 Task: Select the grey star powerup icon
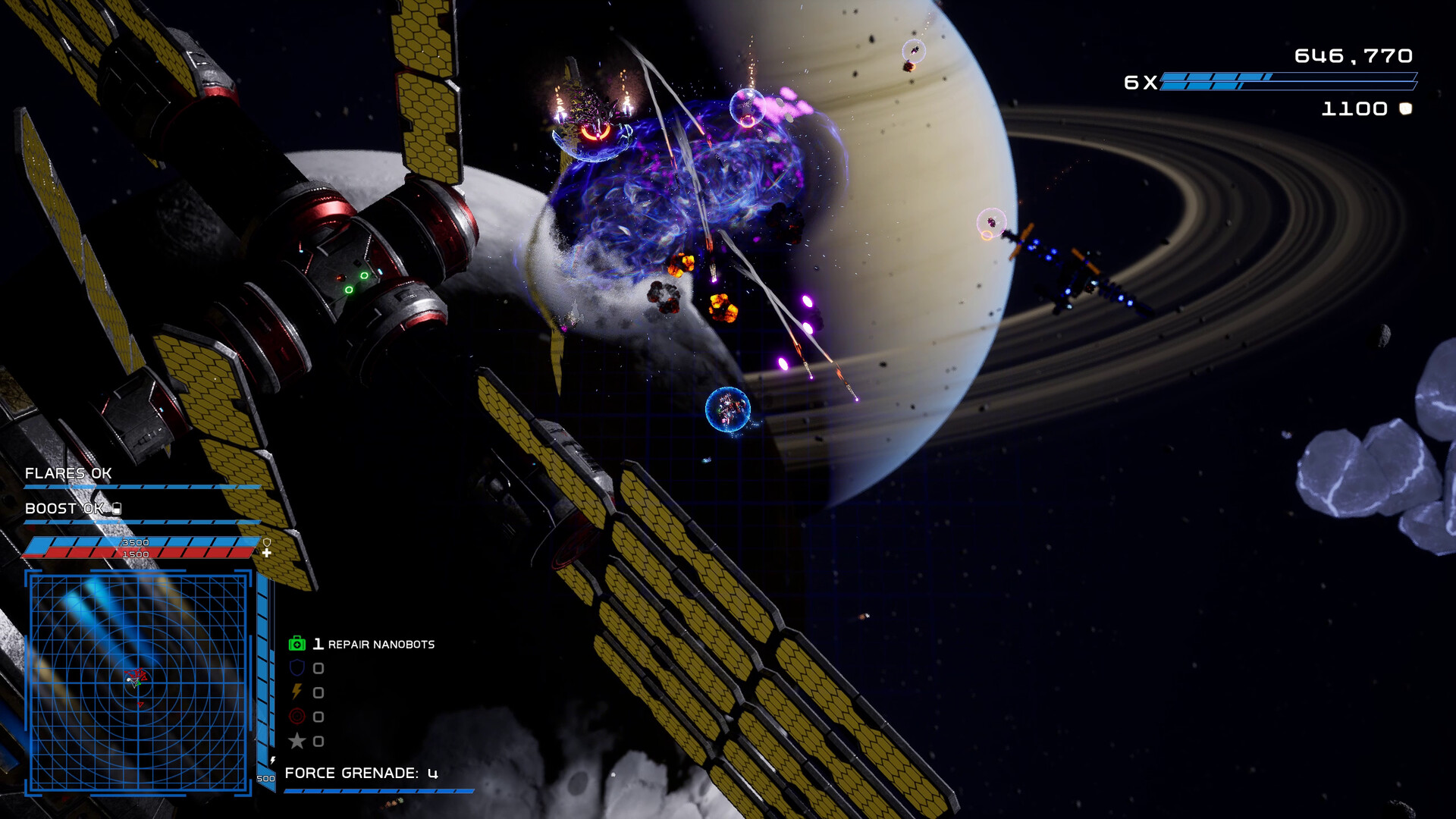(297, 741)
